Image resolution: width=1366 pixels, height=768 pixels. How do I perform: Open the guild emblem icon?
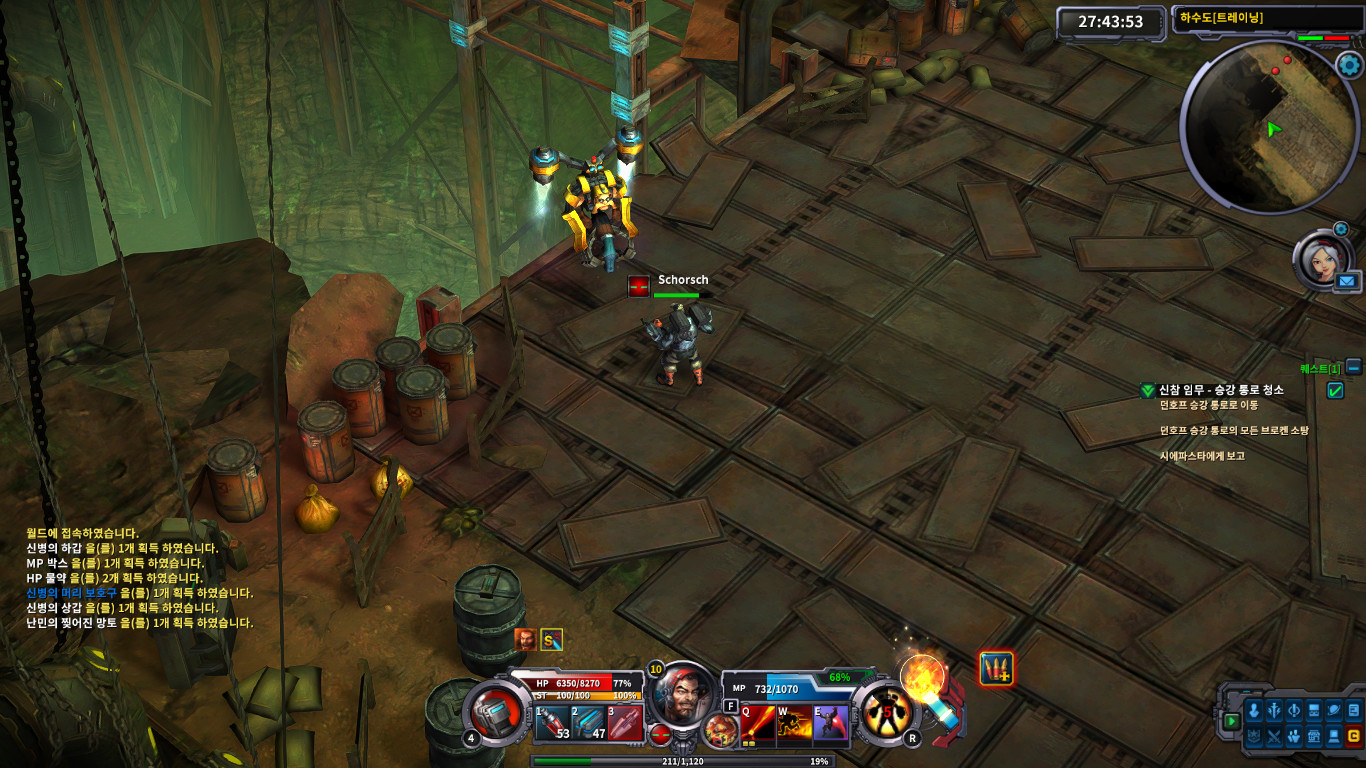1254,737
